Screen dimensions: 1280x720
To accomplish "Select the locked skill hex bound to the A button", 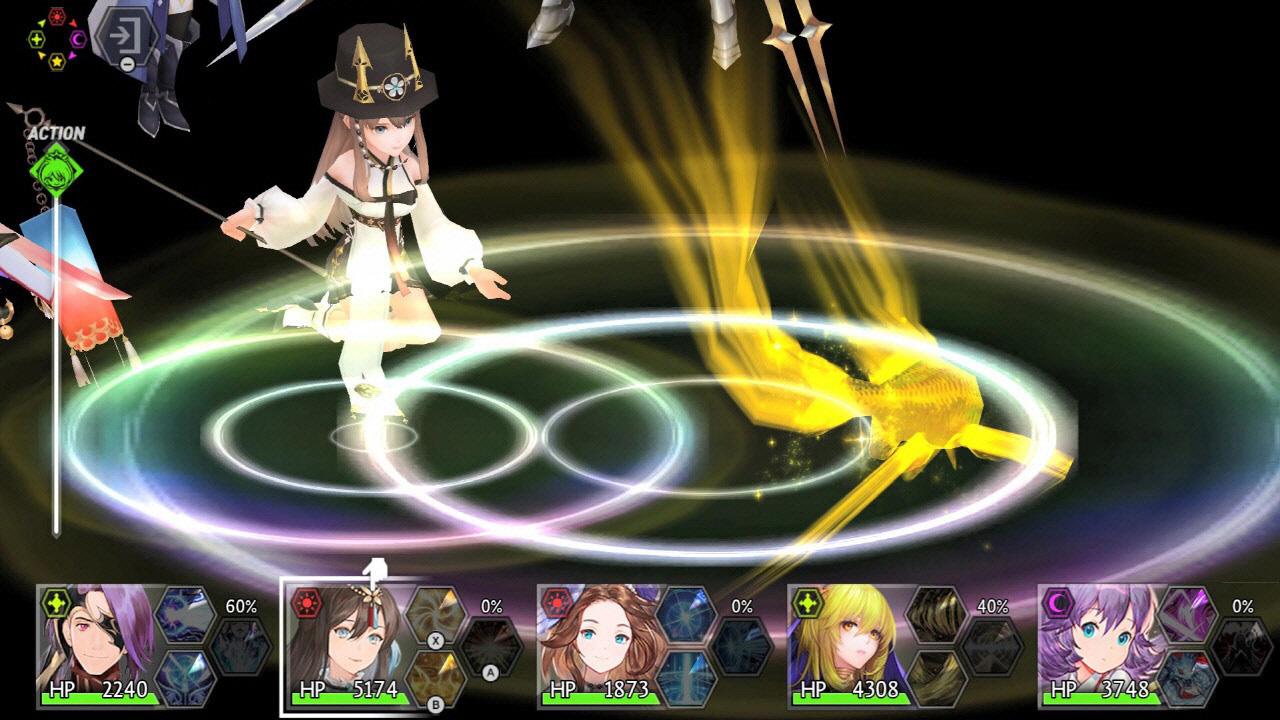I will [x=489, y=648].
